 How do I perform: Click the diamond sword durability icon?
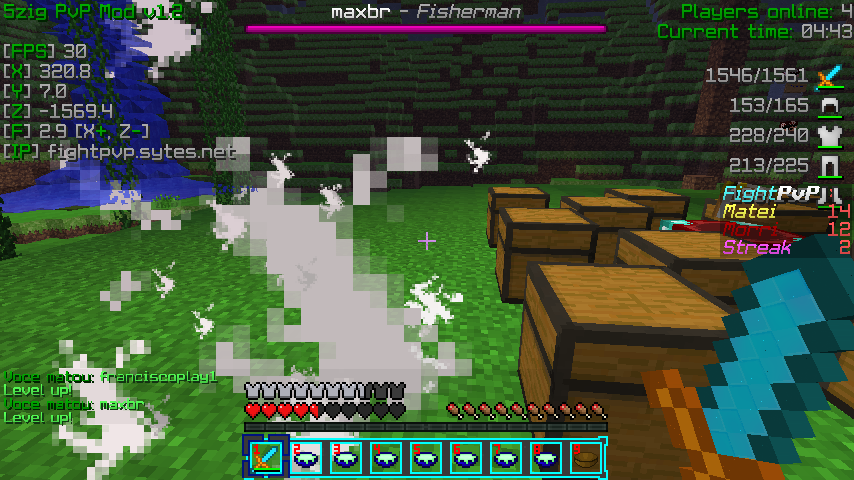pos(828,76)
